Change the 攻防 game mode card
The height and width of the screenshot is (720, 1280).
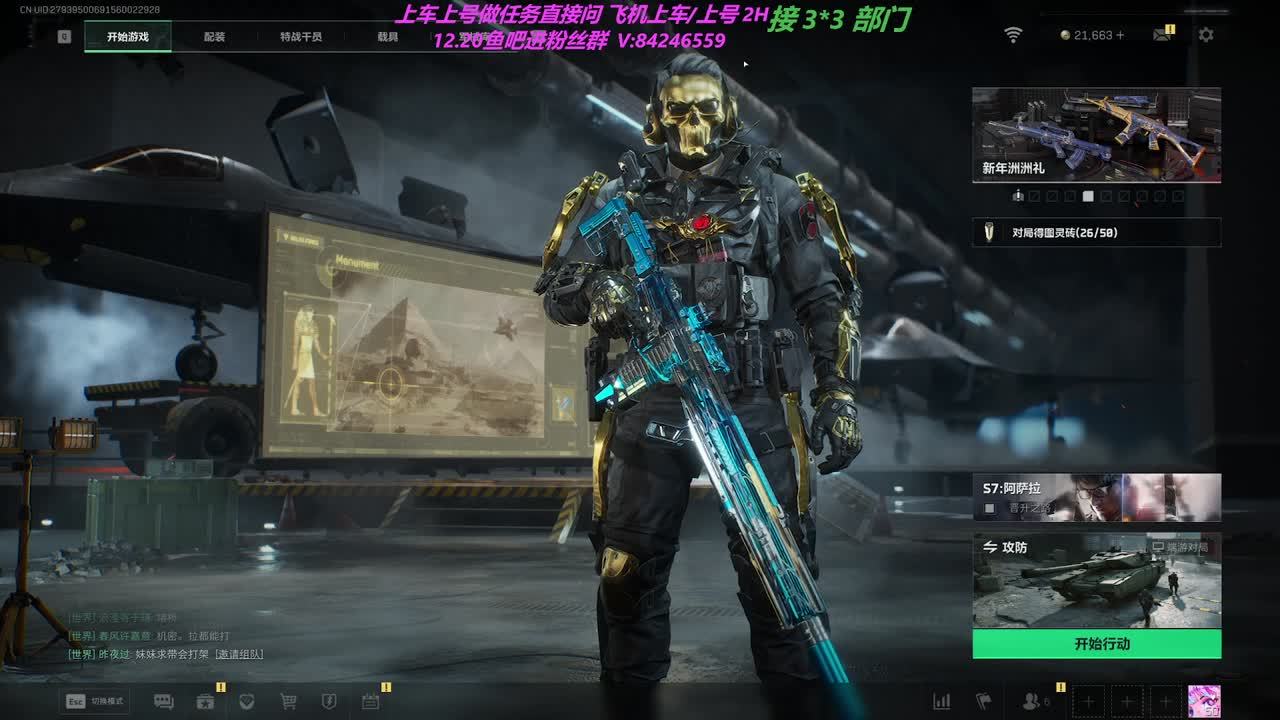[1096, 580]
